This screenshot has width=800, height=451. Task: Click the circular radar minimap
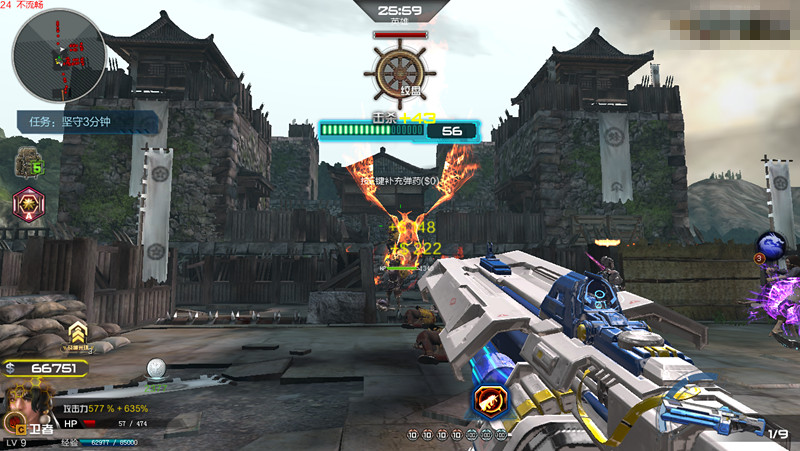pos(59,57)
